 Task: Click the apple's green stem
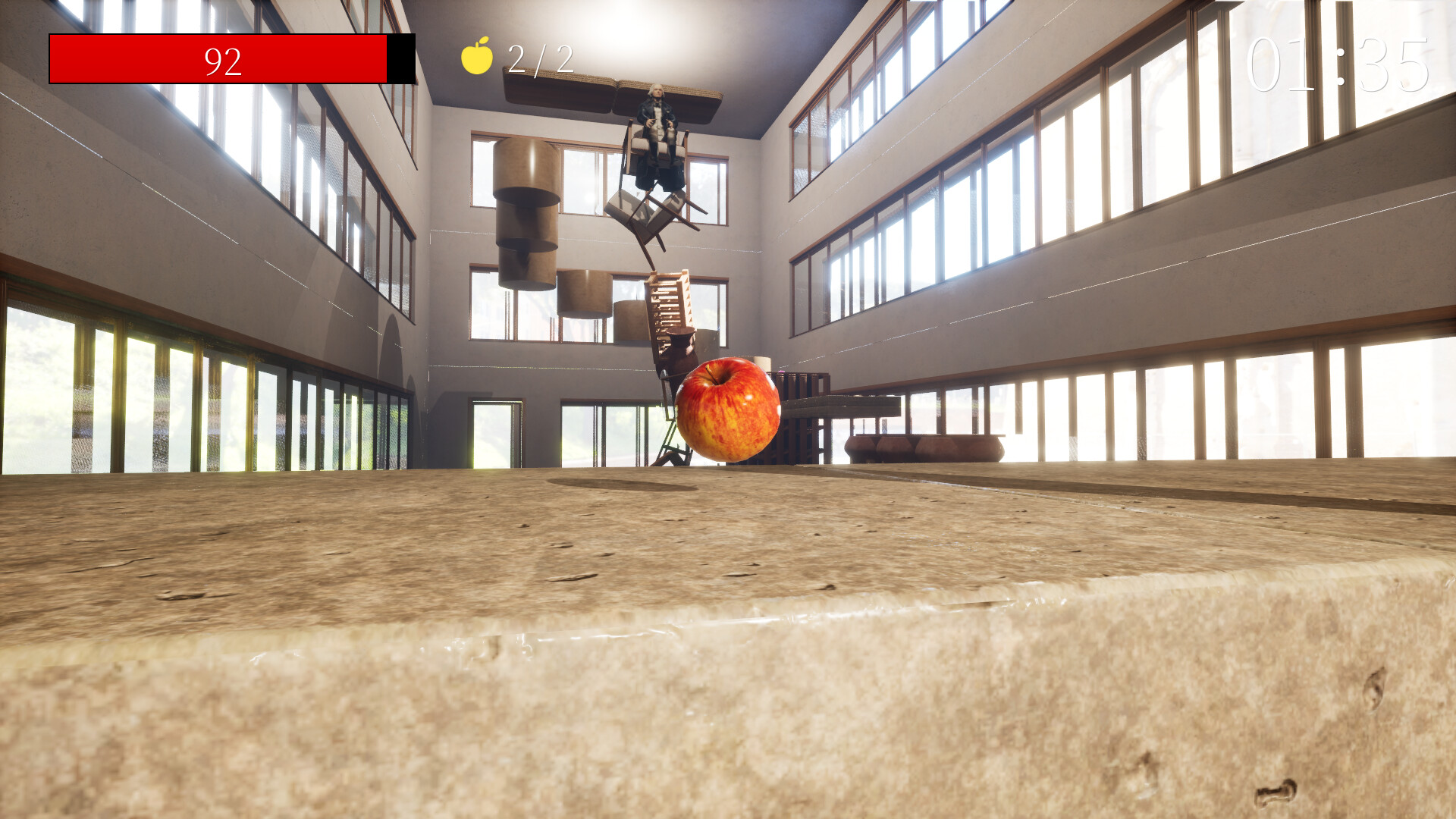coord(711,375)
